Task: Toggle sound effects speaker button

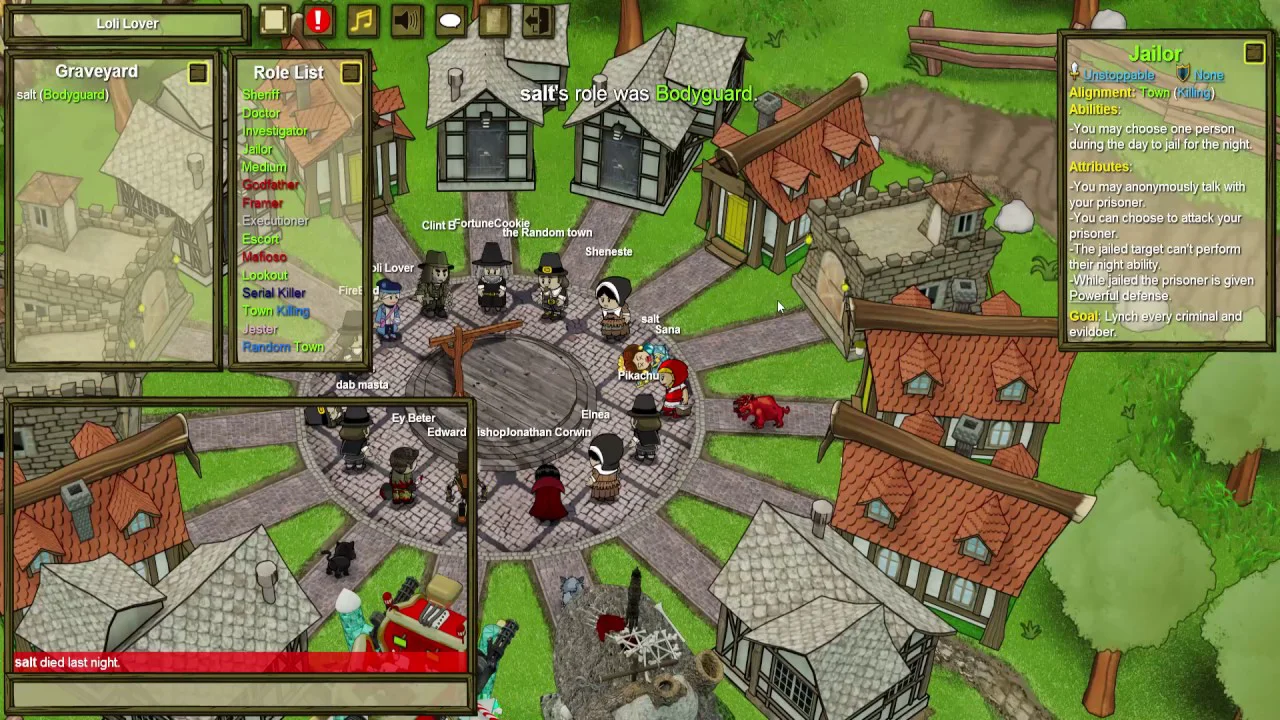Action: (x=406, y=21)
